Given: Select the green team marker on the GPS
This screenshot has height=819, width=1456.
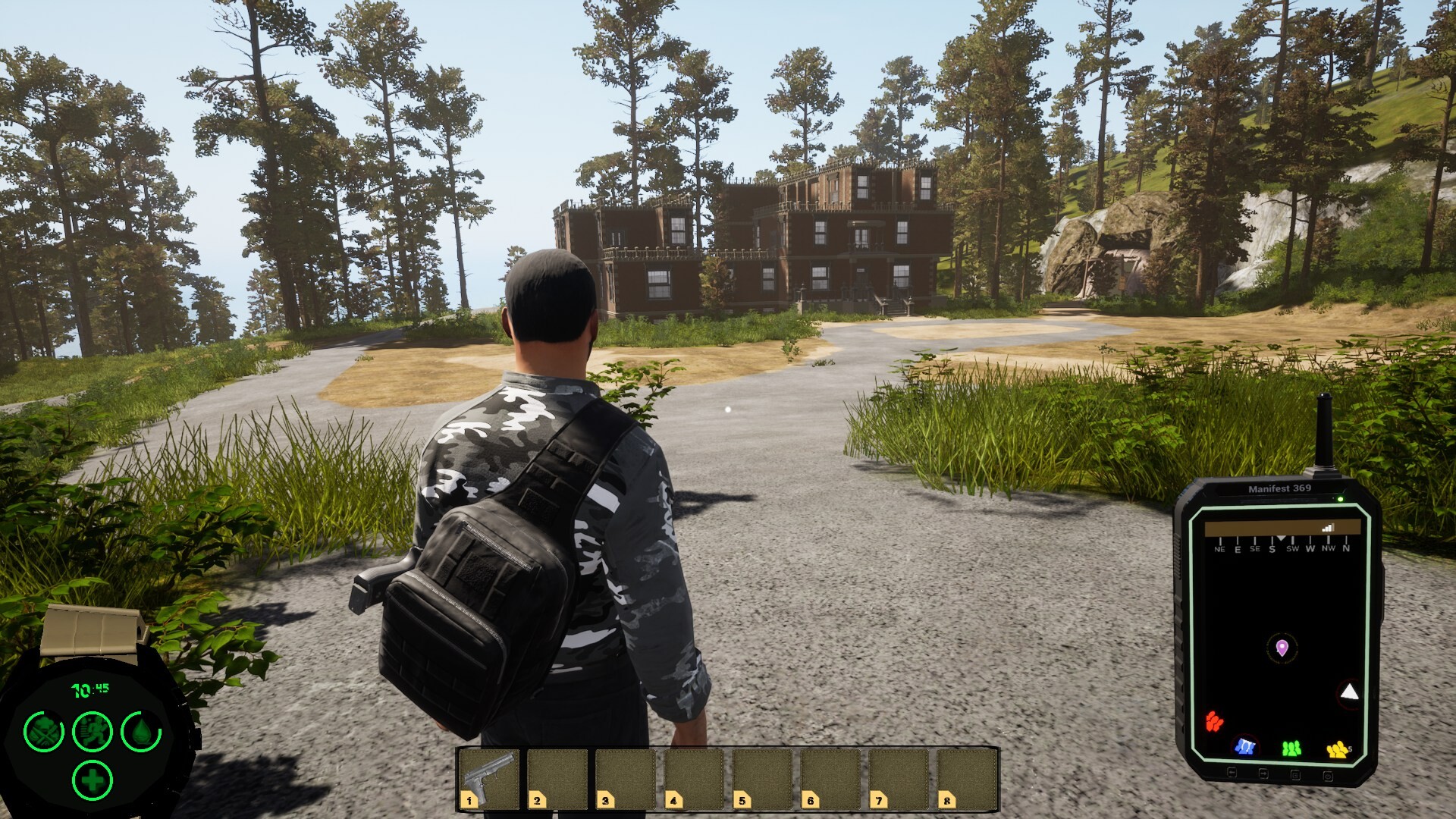Looking at the screenshot, I should tap(1291, 748).
